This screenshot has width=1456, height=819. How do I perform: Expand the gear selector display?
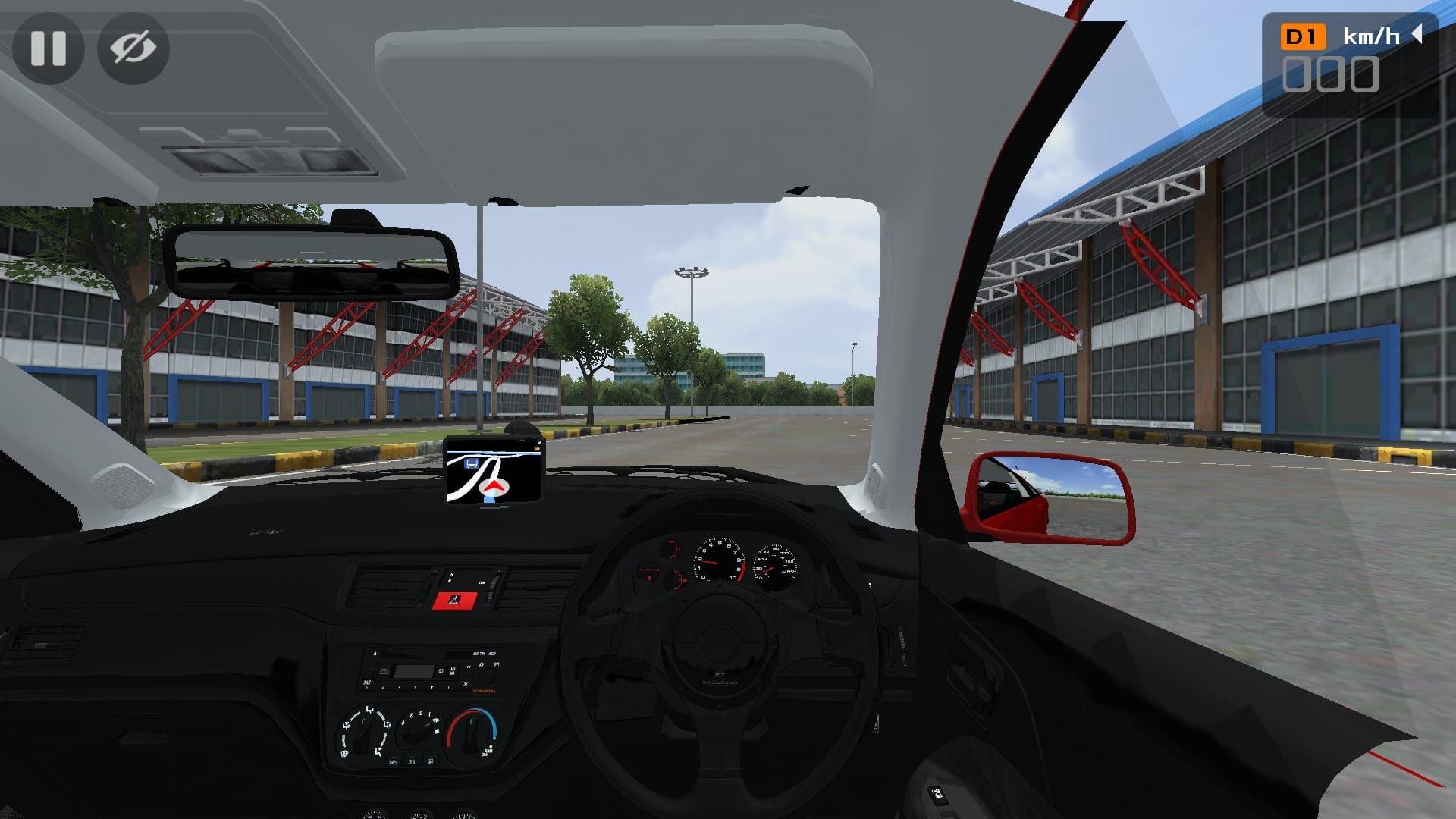[1301, 36]
